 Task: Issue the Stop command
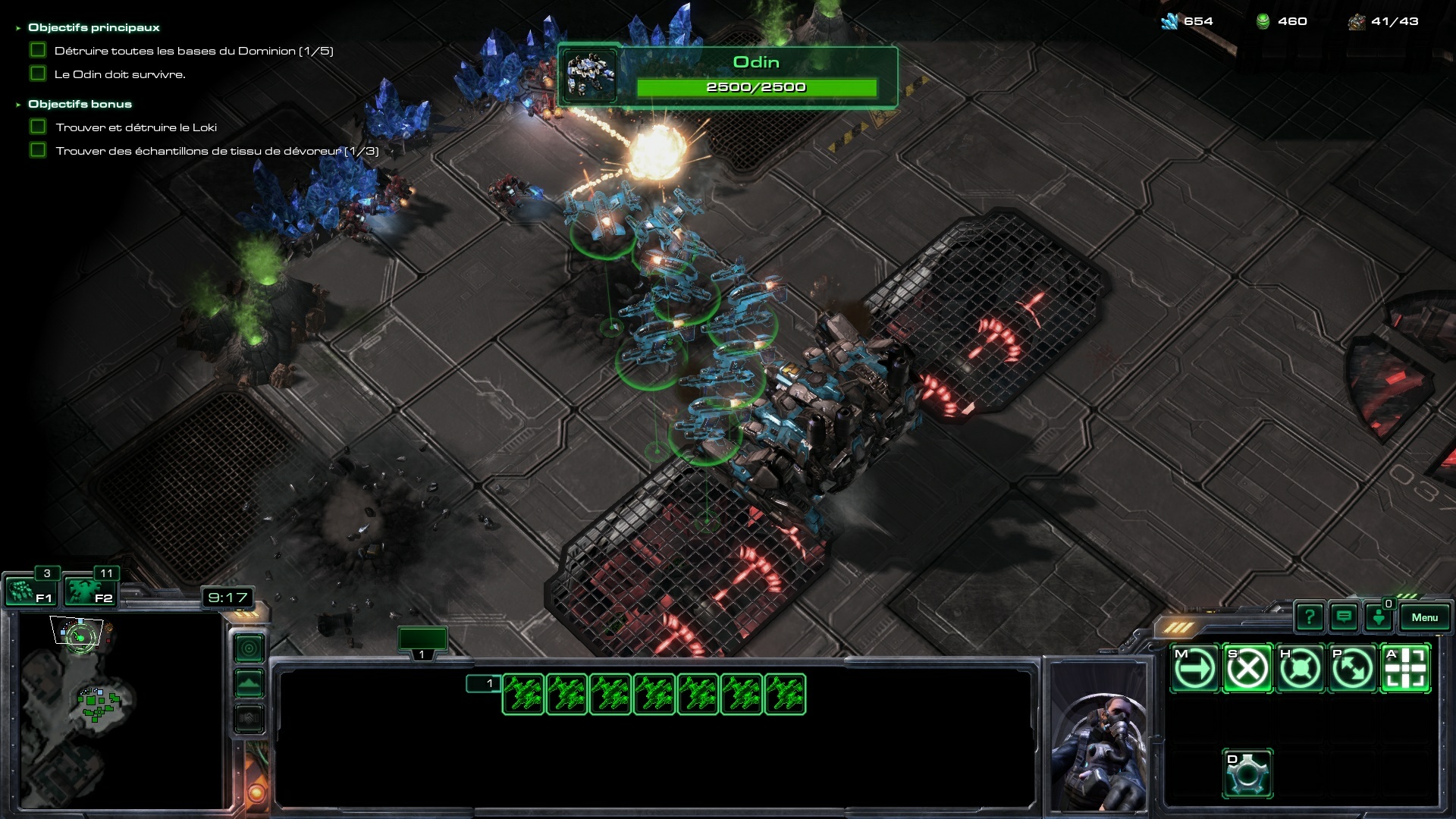(x=1247, y=669)
